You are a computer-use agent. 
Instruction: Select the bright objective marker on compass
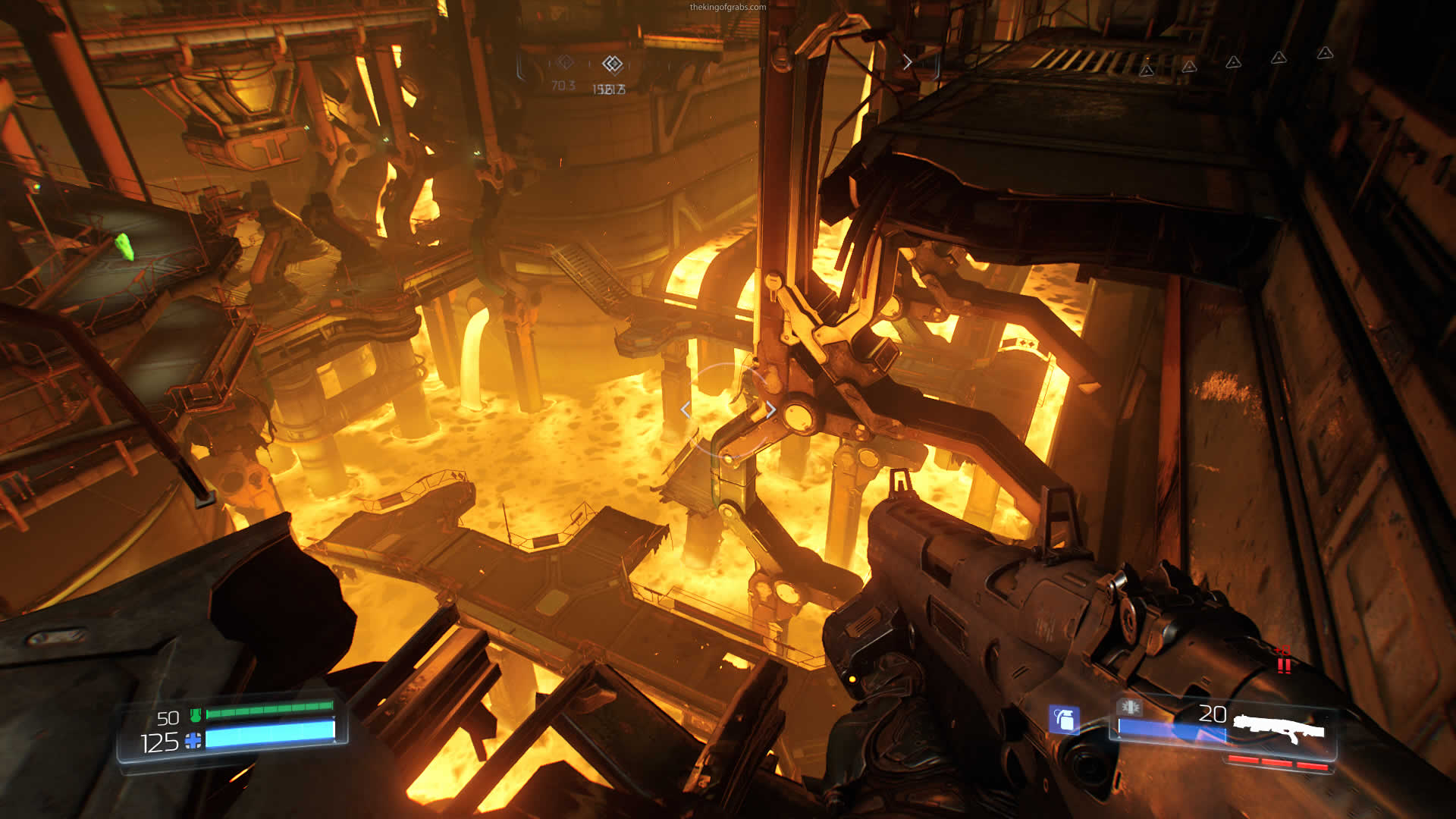pyautogui.click(x=612, y=64)
